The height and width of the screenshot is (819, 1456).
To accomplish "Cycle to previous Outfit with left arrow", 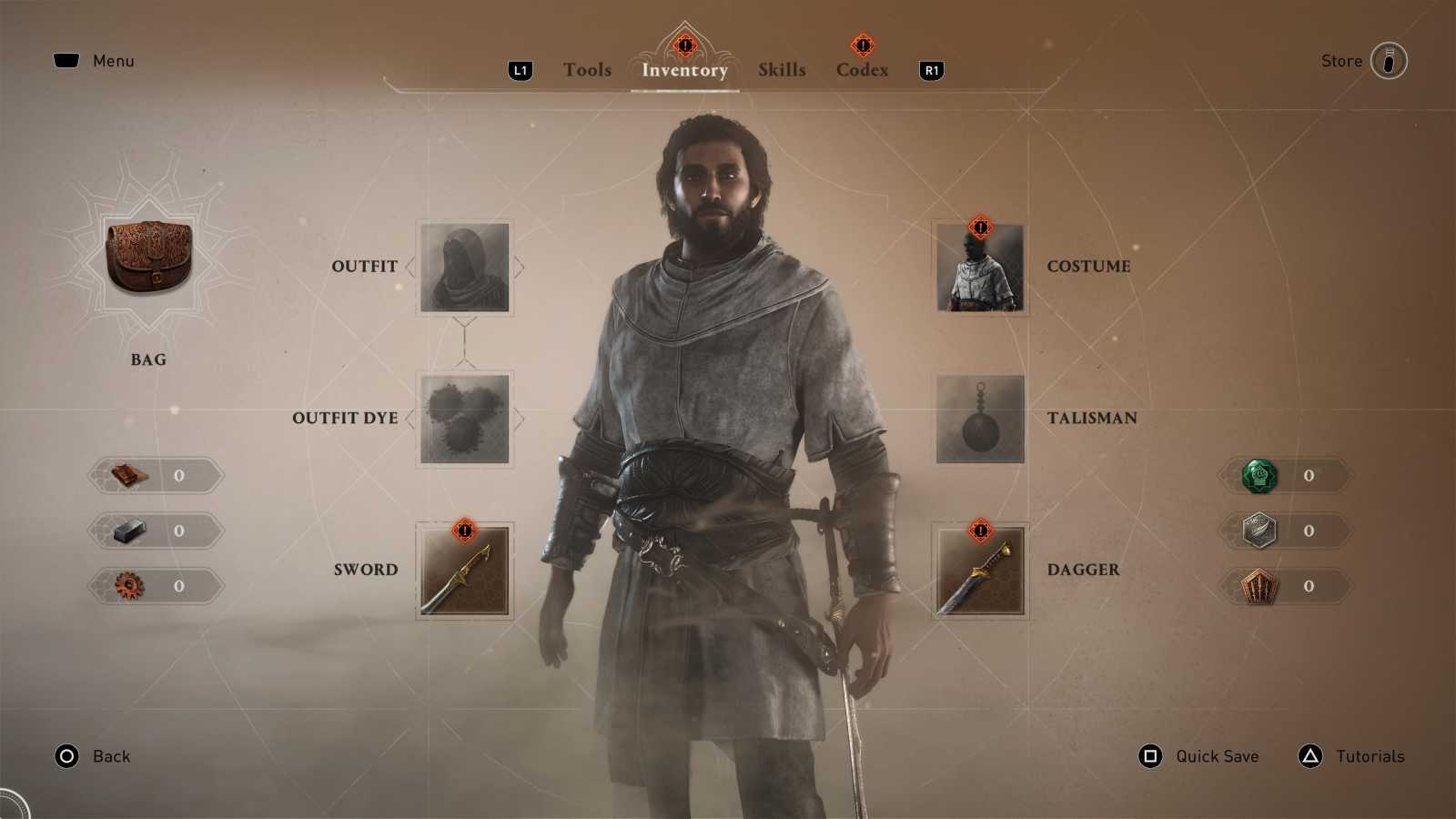I will (411, 266).
